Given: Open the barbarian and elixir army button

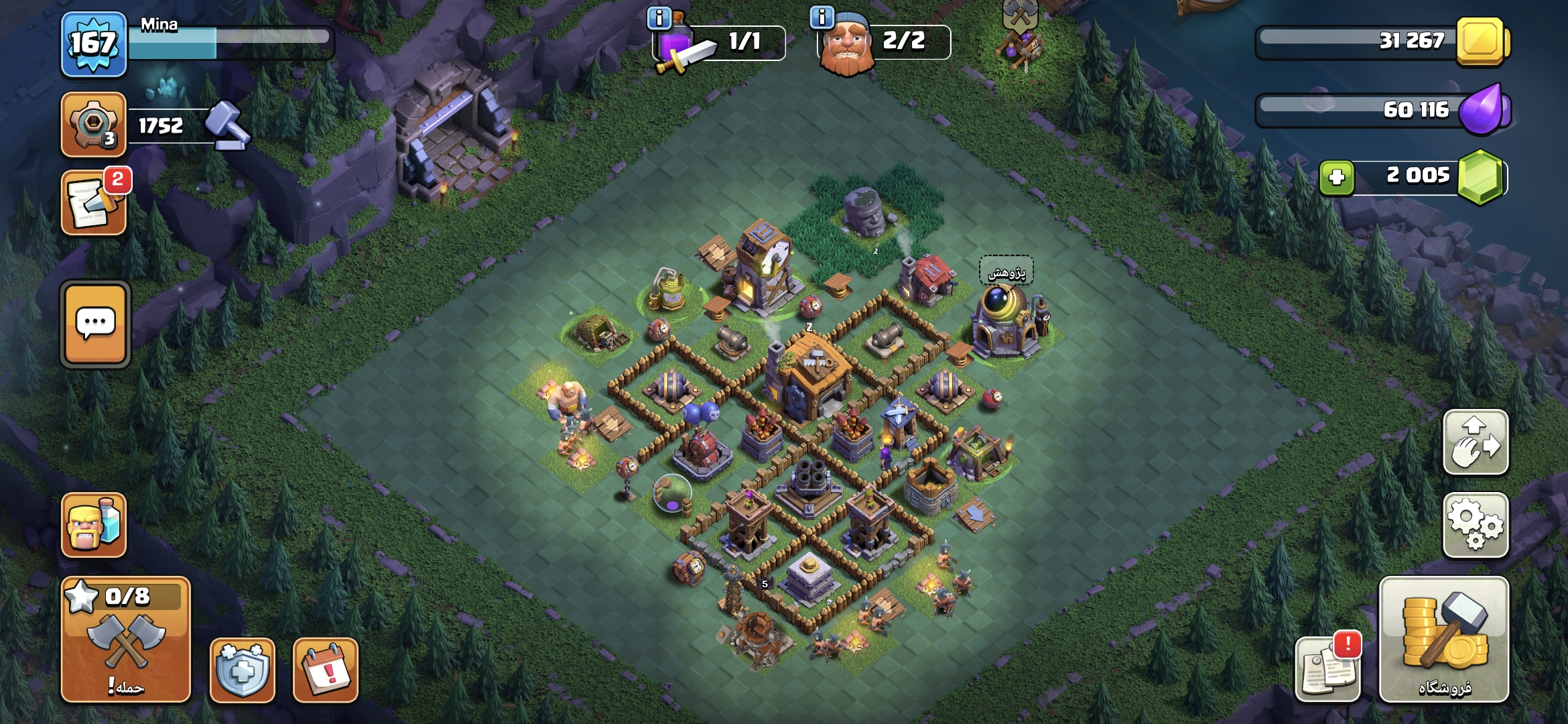Looking at the screenshot, I should point(94,525).
